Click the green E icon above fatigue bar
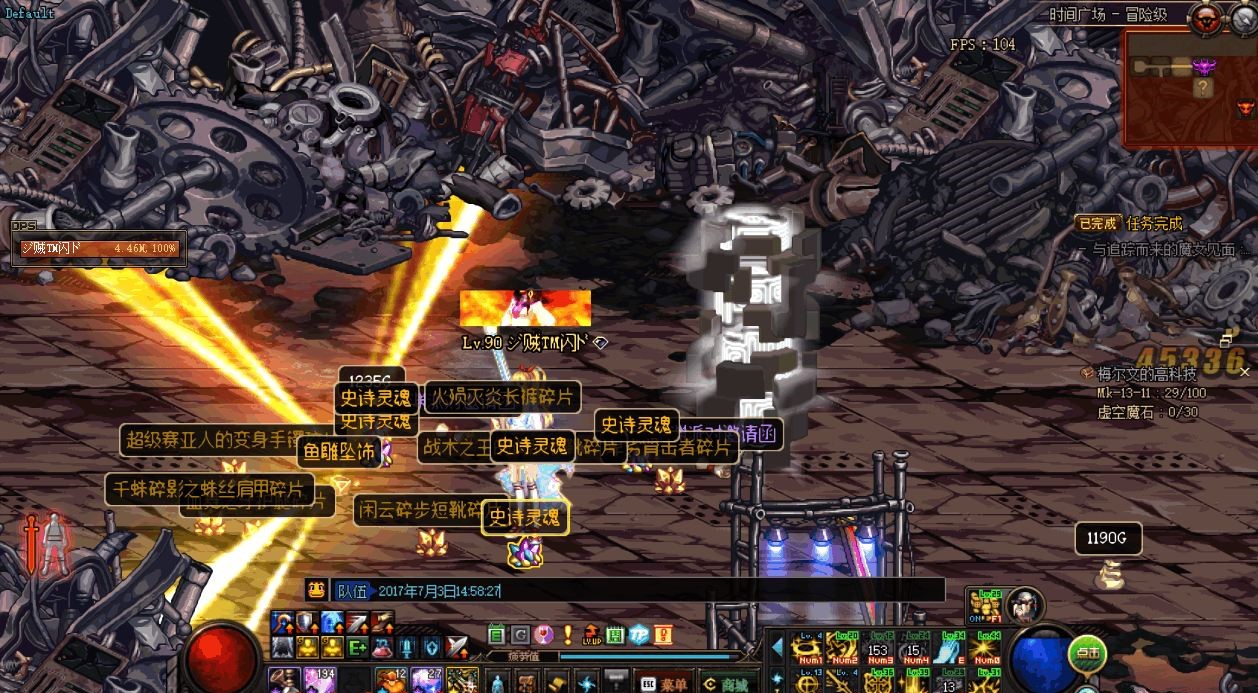 coord(496,634)
